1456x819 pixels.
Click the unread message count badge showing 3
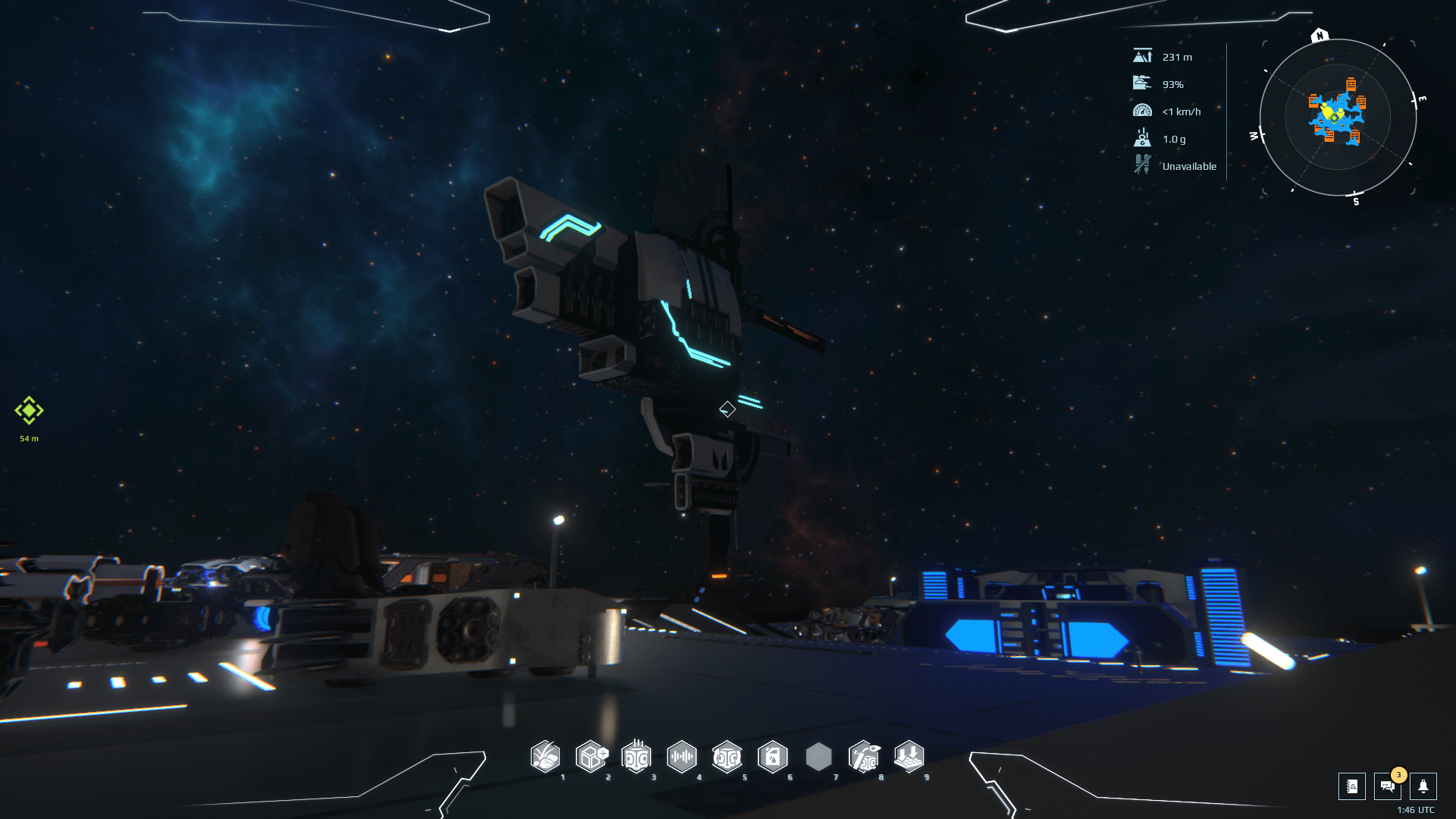coord(1398,775)
